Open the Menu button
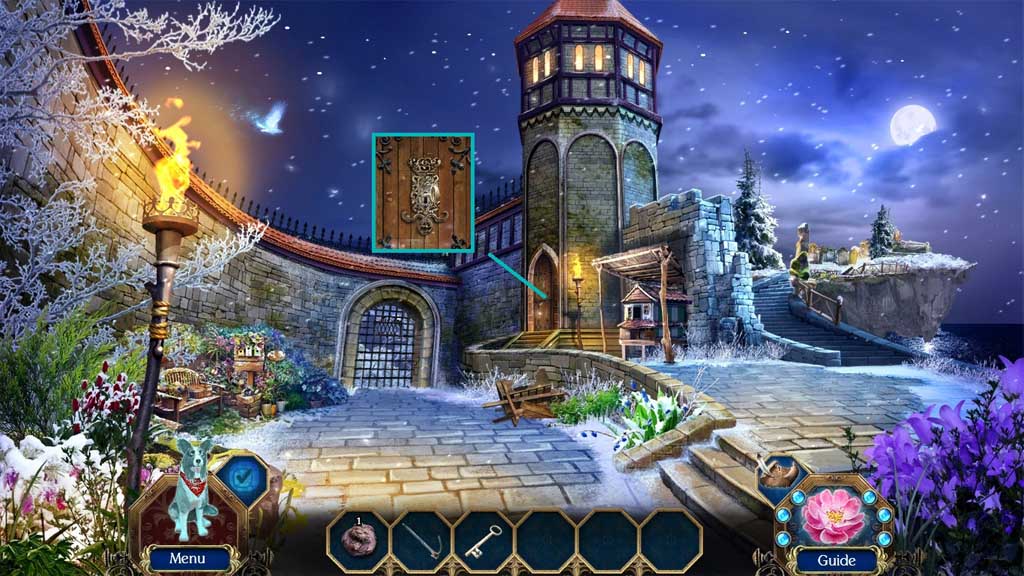Viewport: 1024px width, 576px height. (x=187, y=558)
